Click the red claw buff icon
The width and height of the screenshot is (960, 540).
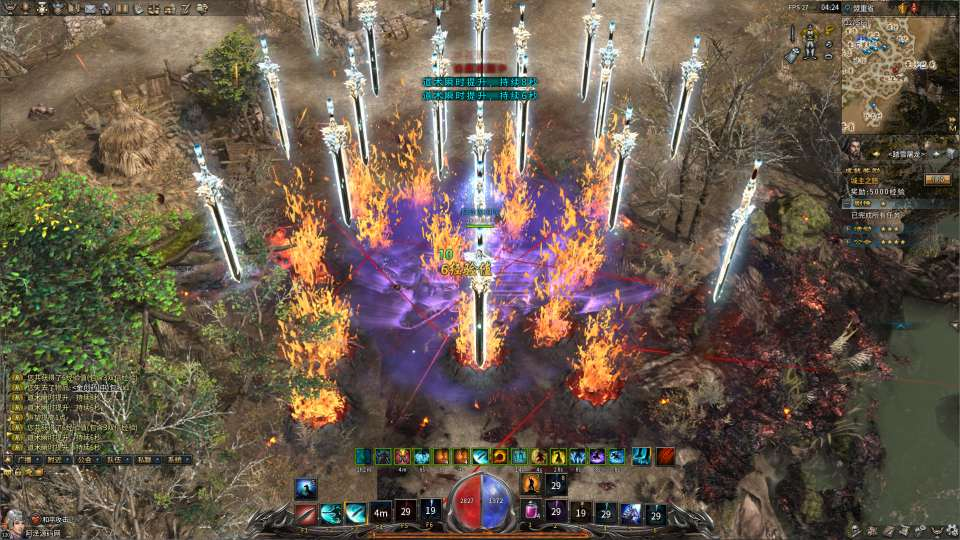click(665, 456)
